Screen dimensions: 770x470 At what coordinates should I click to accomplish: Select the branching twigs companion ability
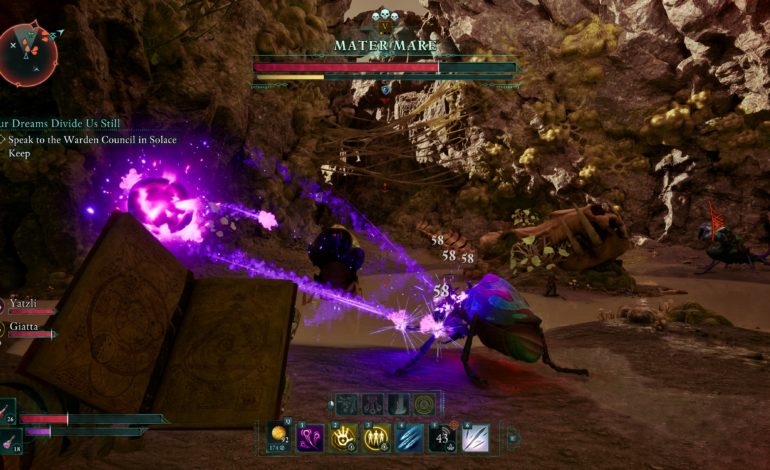[x=346, y=404]
